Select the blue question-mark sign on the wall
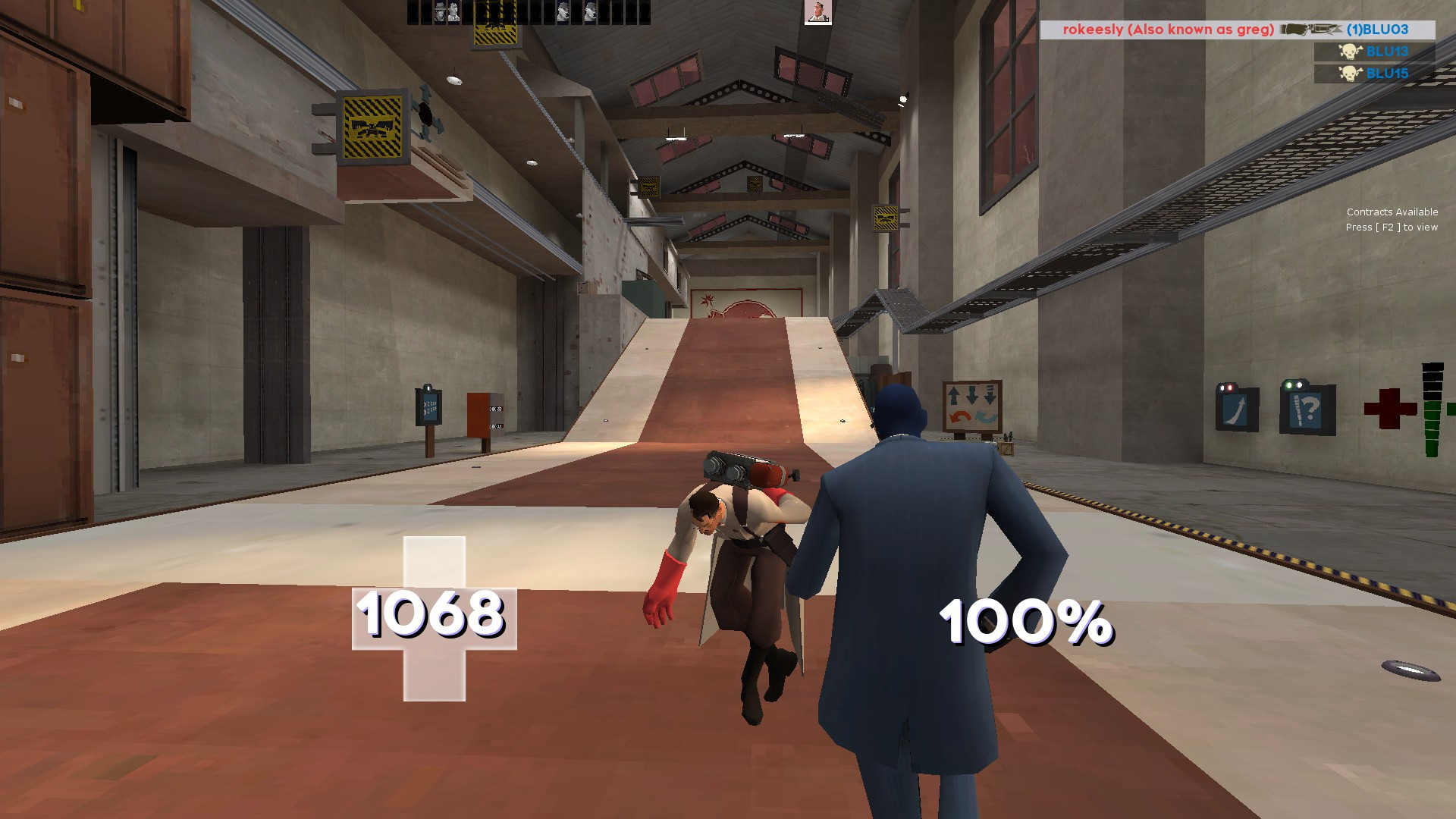 pos(1305,410)
